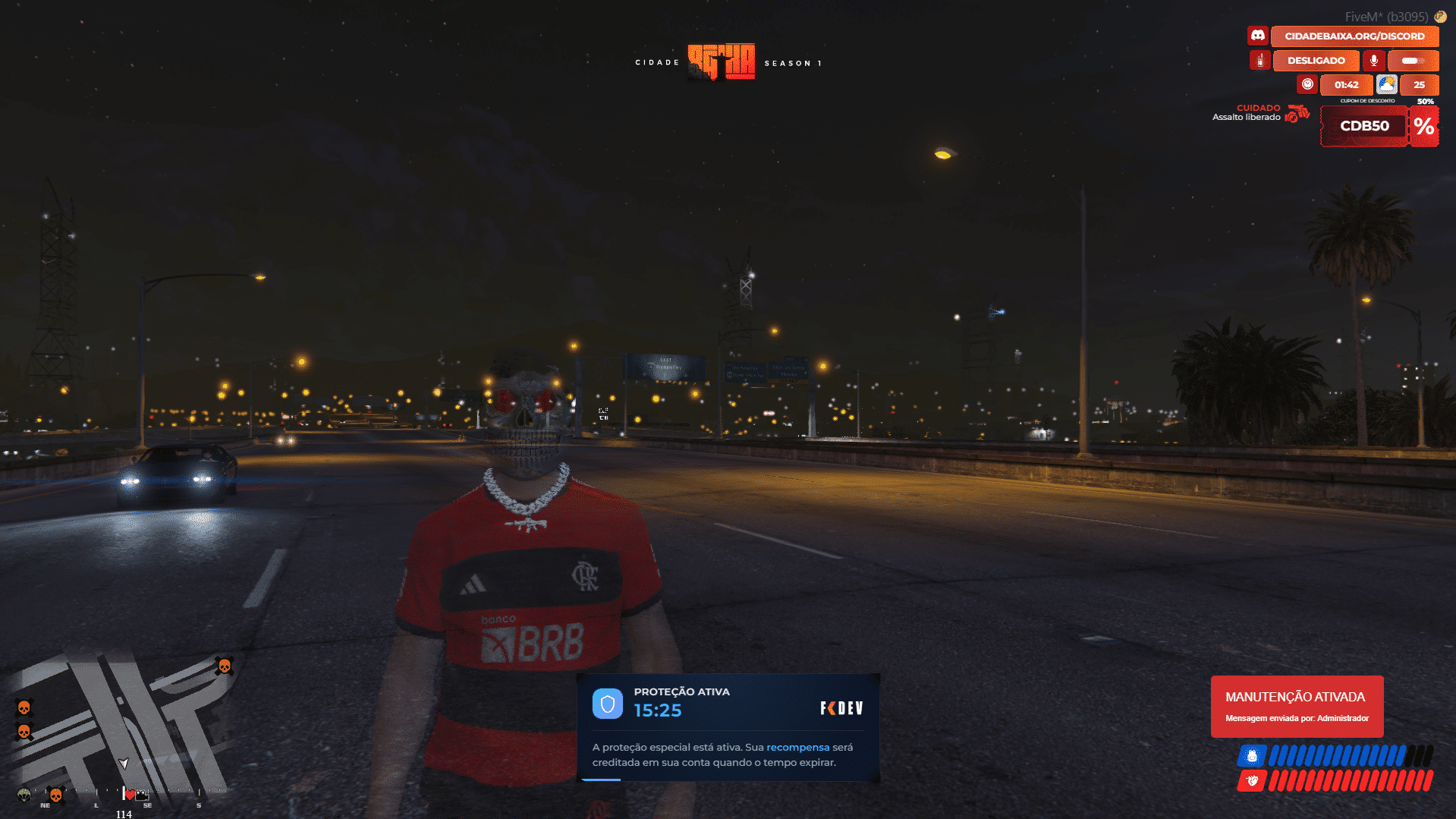Click the weather cloud and sun icon
The width and height of the screenshot is (1456, 819).
[1387, 84]
